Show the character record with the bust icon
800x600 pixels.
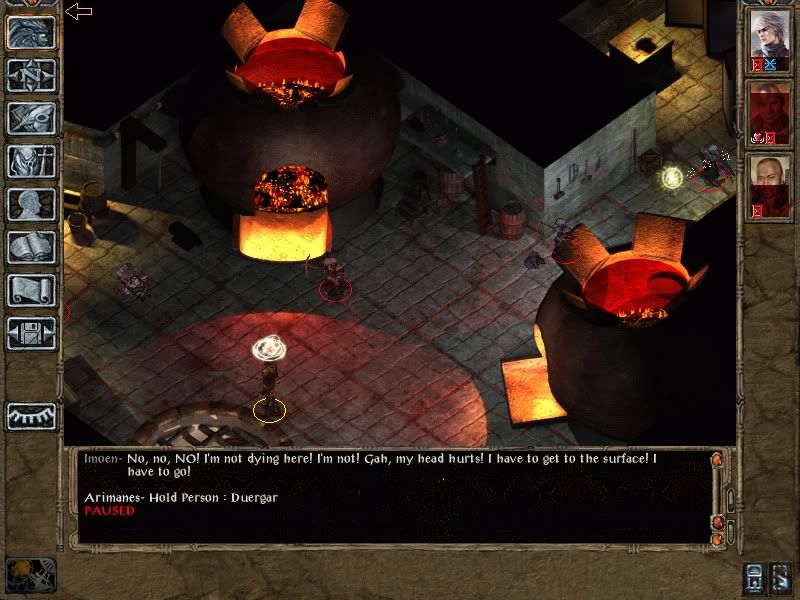tap(32, 204)
